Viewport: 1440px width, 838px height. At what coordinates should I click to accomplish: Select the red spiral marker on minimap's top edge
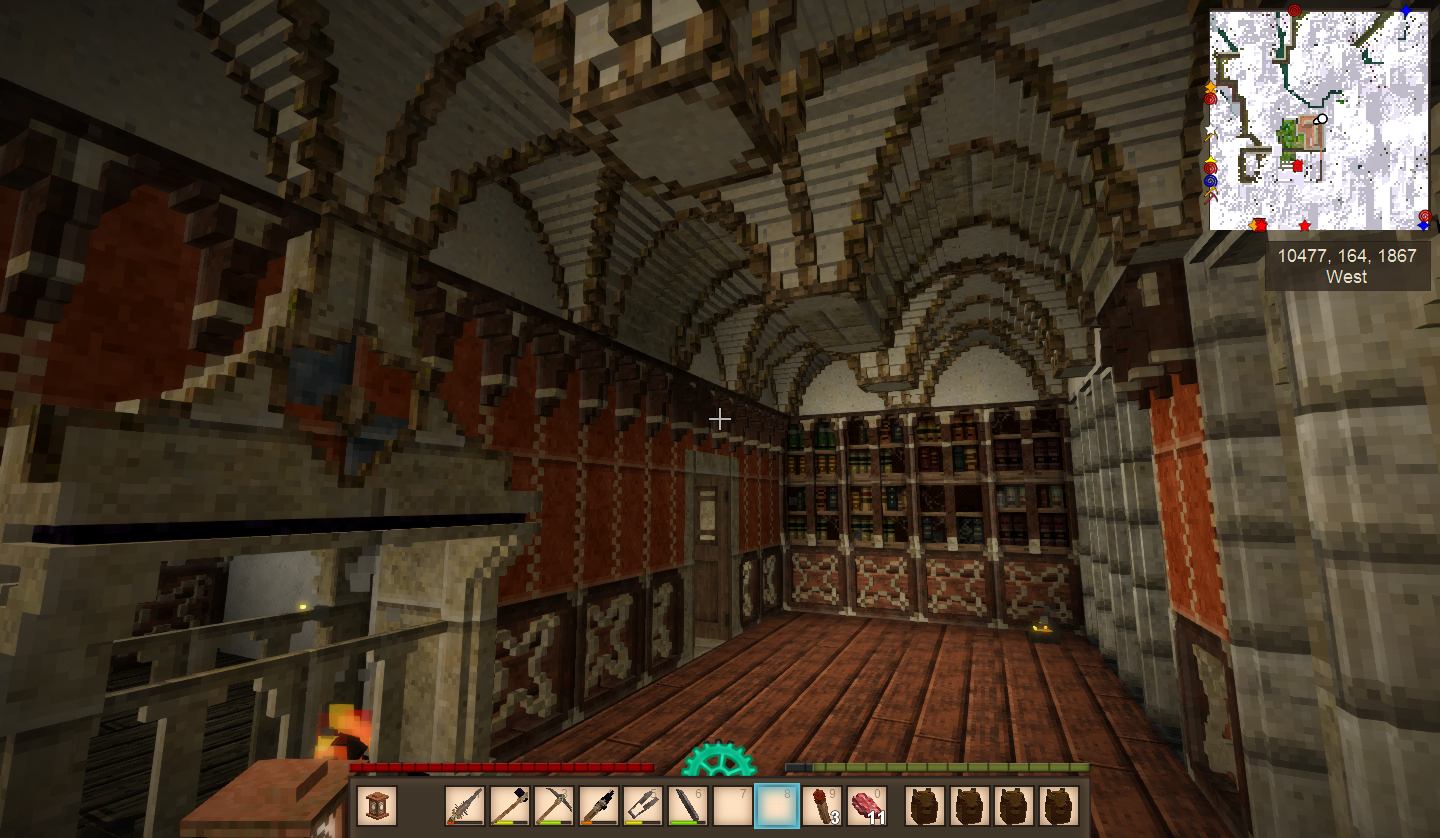click(x=1295, y=12)
